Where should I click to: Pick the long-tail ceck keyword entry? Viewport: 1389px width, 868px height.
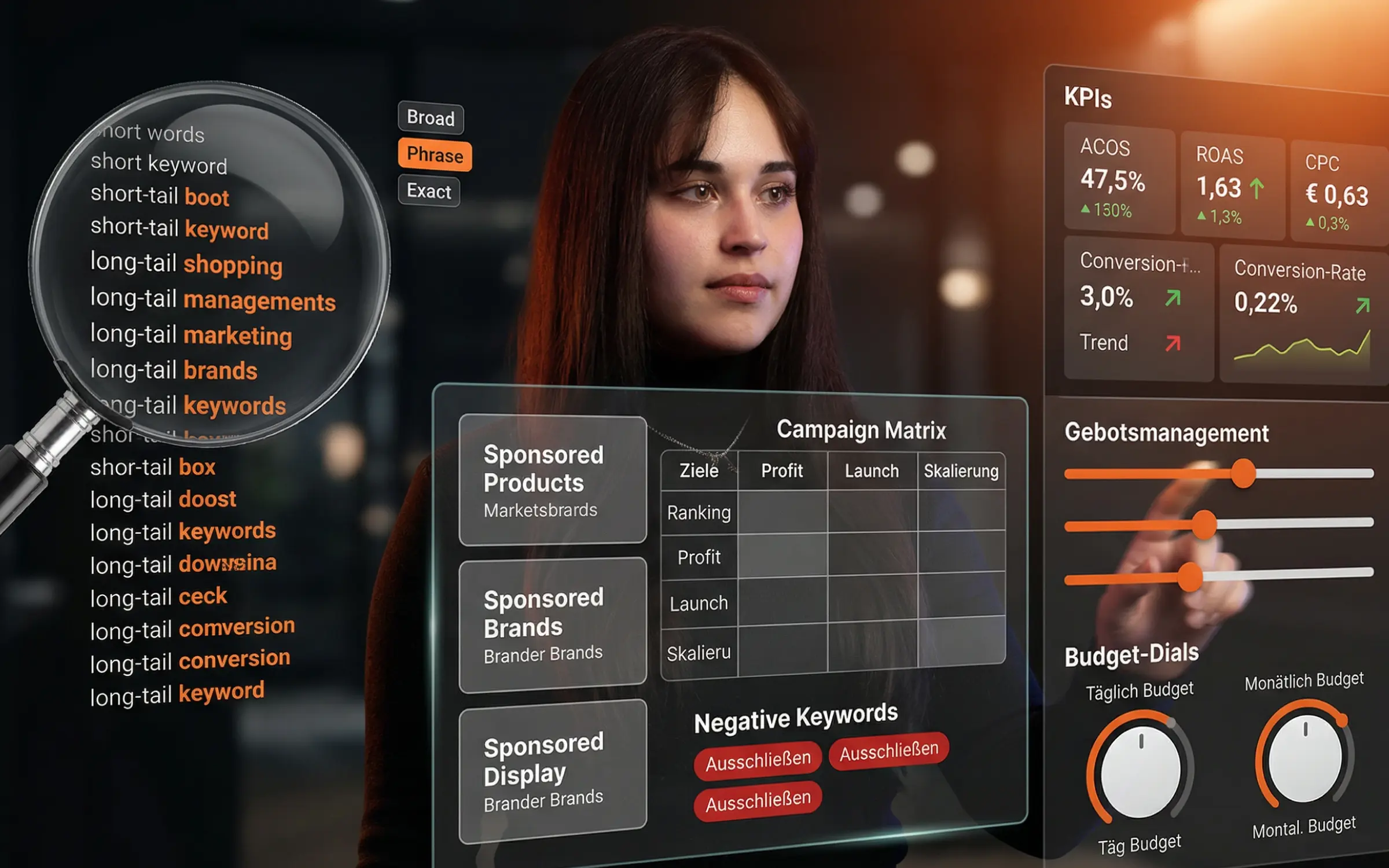pyautogui.click(x=159, y=597)
